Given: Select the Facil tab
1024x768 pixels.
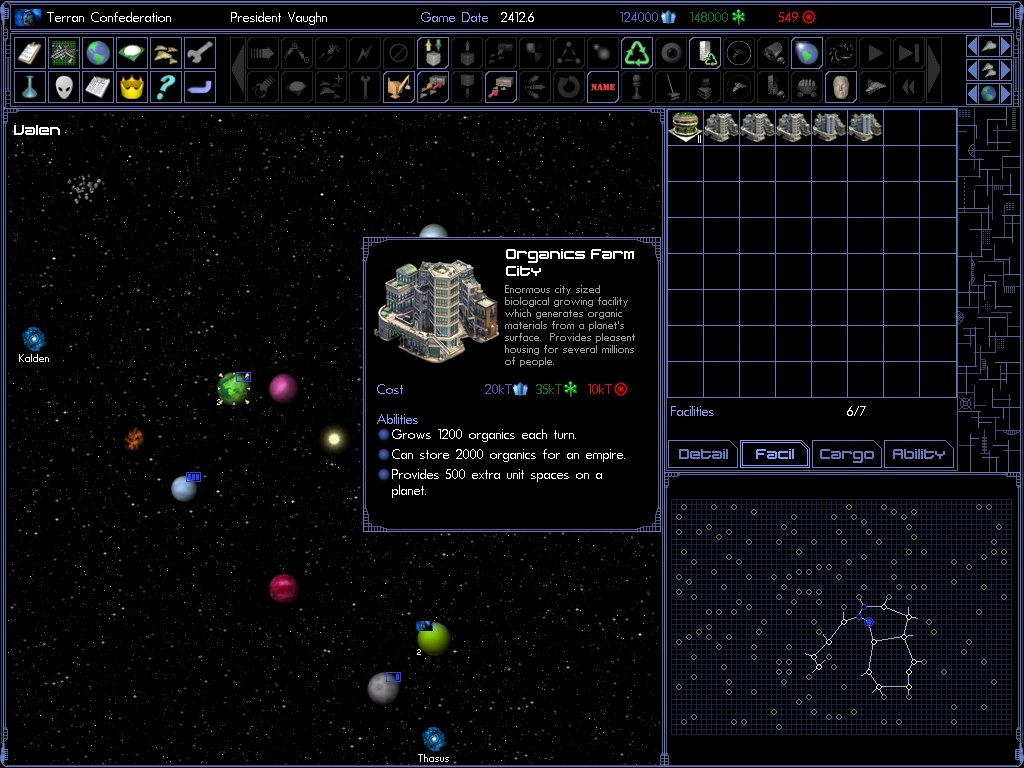Looking at the screenshot, I should [775, 454].
